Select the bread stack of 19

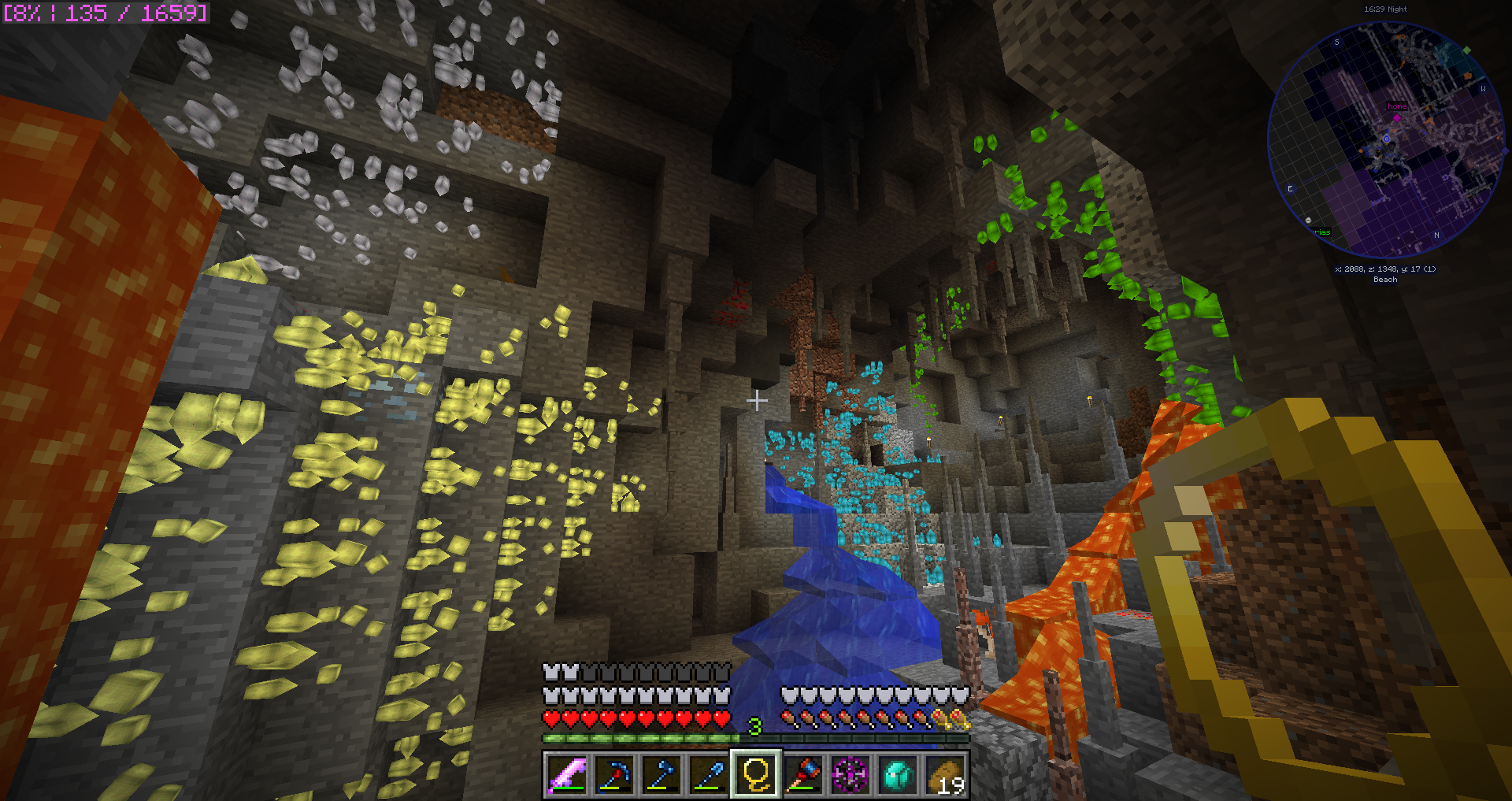945,774
